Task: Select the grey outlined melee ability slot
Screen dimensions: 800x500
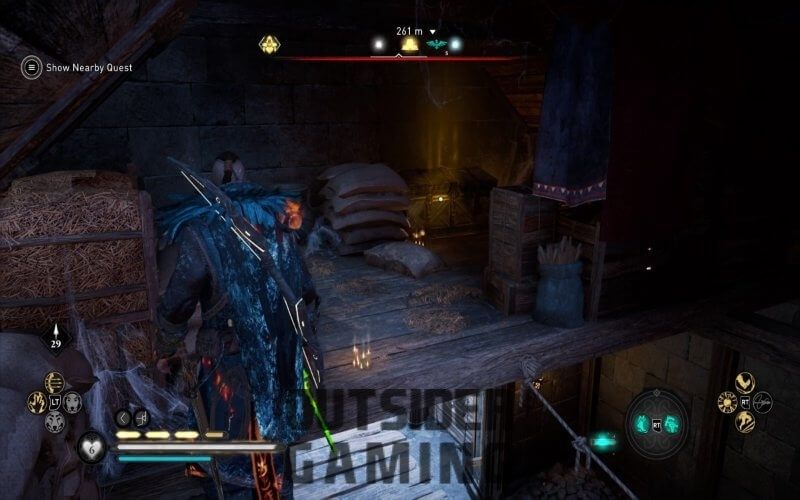Action: click(763, 402)
